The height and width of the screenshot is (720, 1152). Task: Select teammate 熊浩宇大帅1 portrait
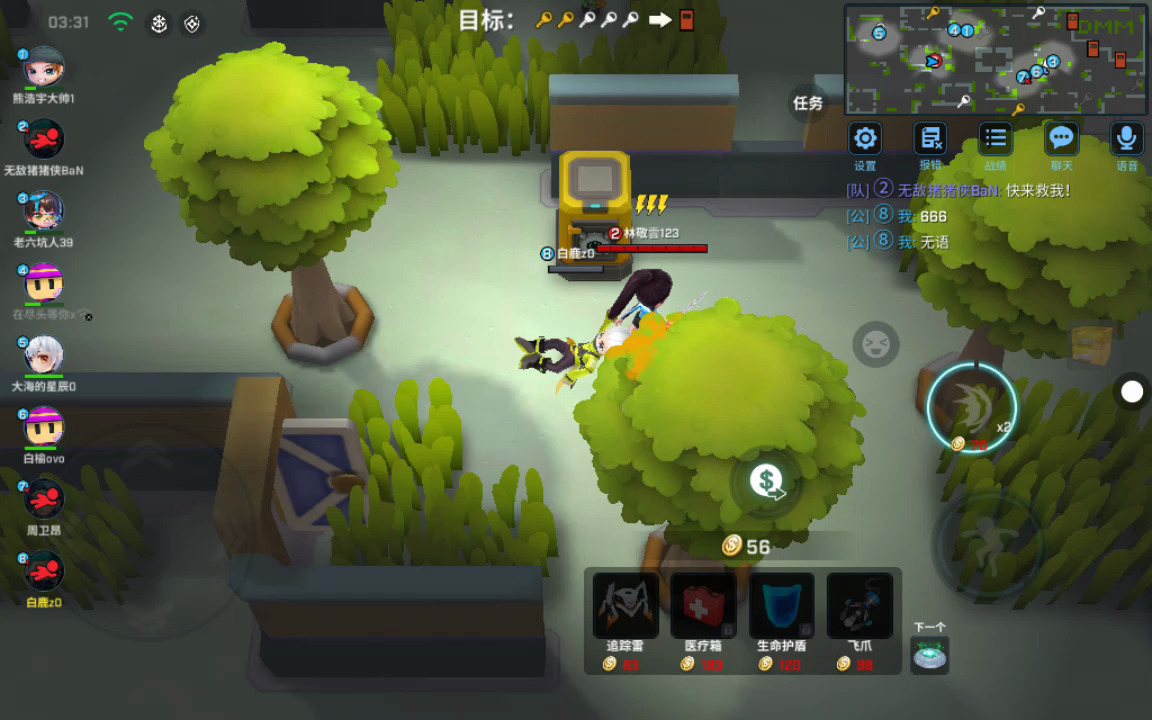(x=44, y=68)
